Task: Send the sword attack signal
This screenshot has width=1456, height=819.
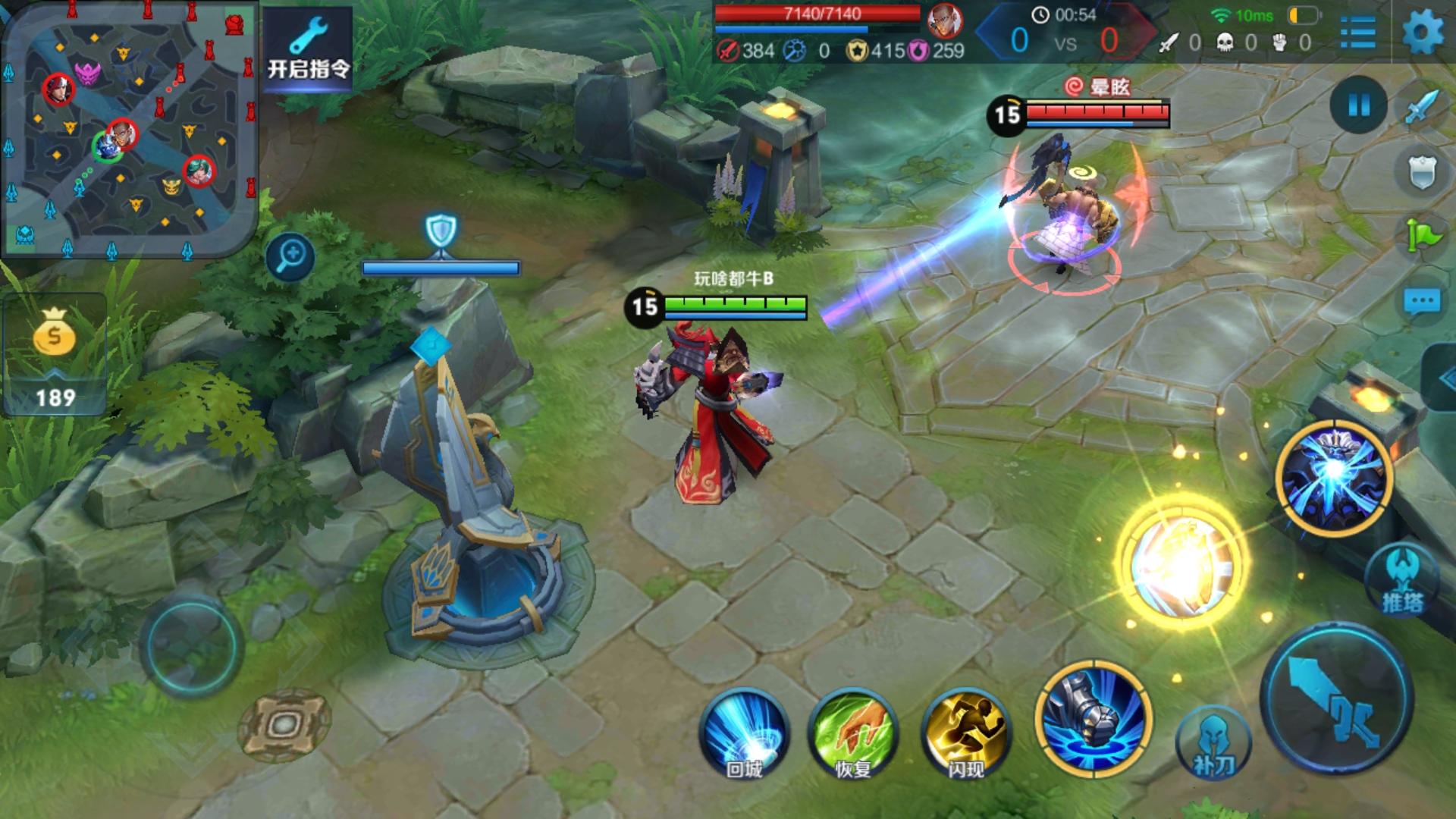Action: coord(1421,107)
